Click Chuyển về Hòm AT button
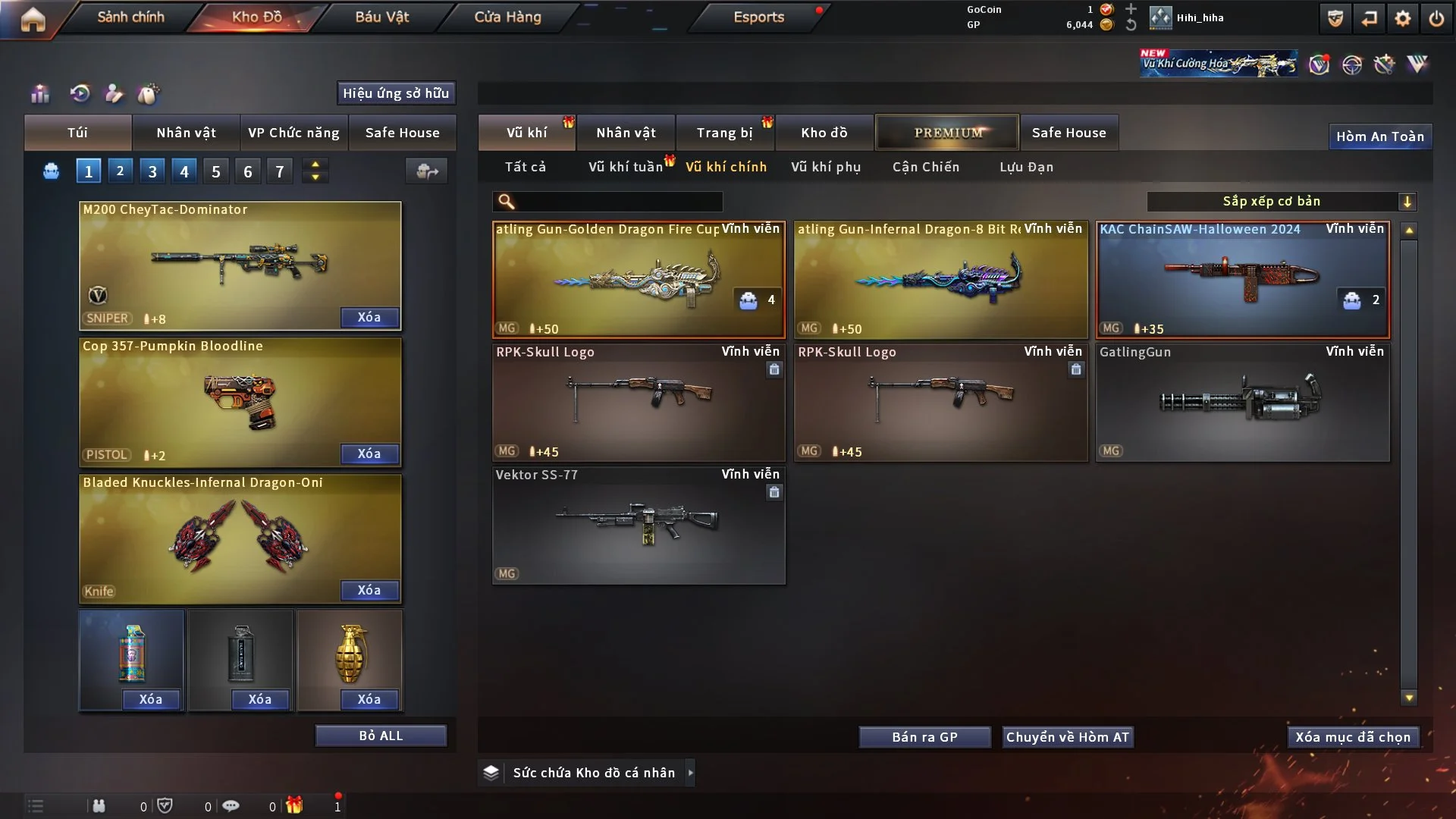The image size is (1456, 819). [x=1067, y=737]
